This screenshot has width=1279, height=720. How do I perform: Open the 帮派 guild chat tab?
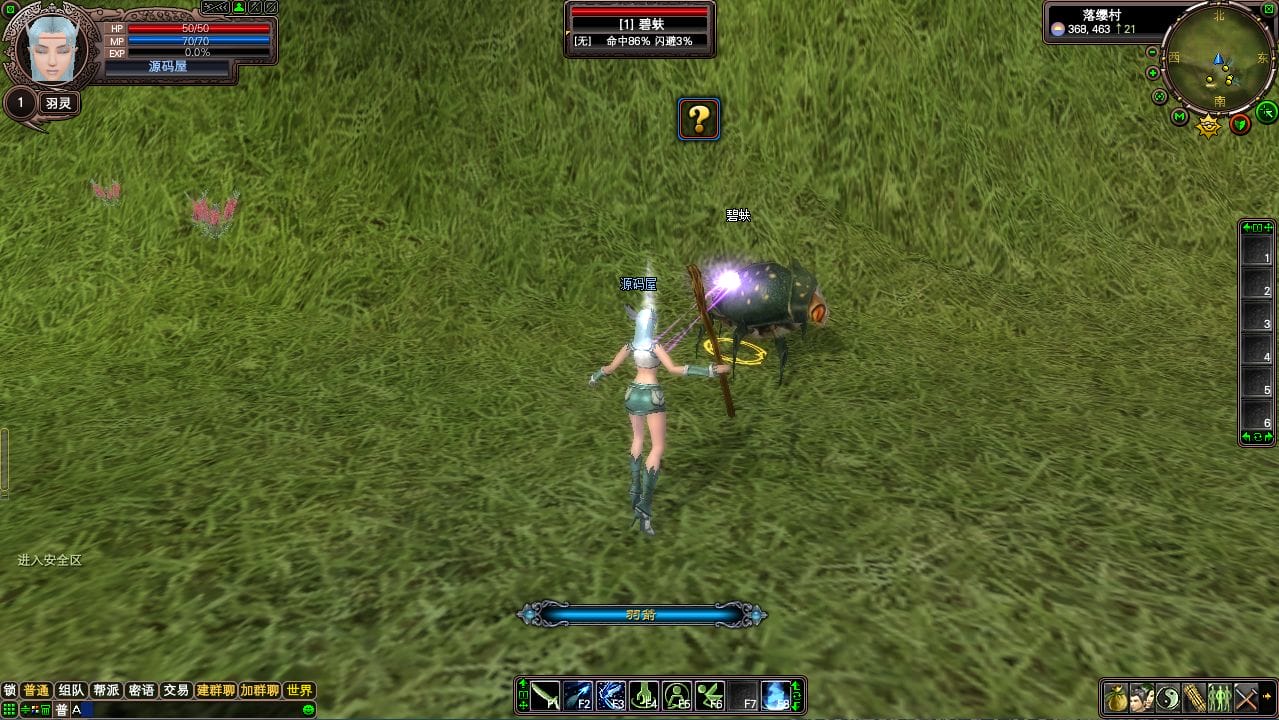[106, 691]
